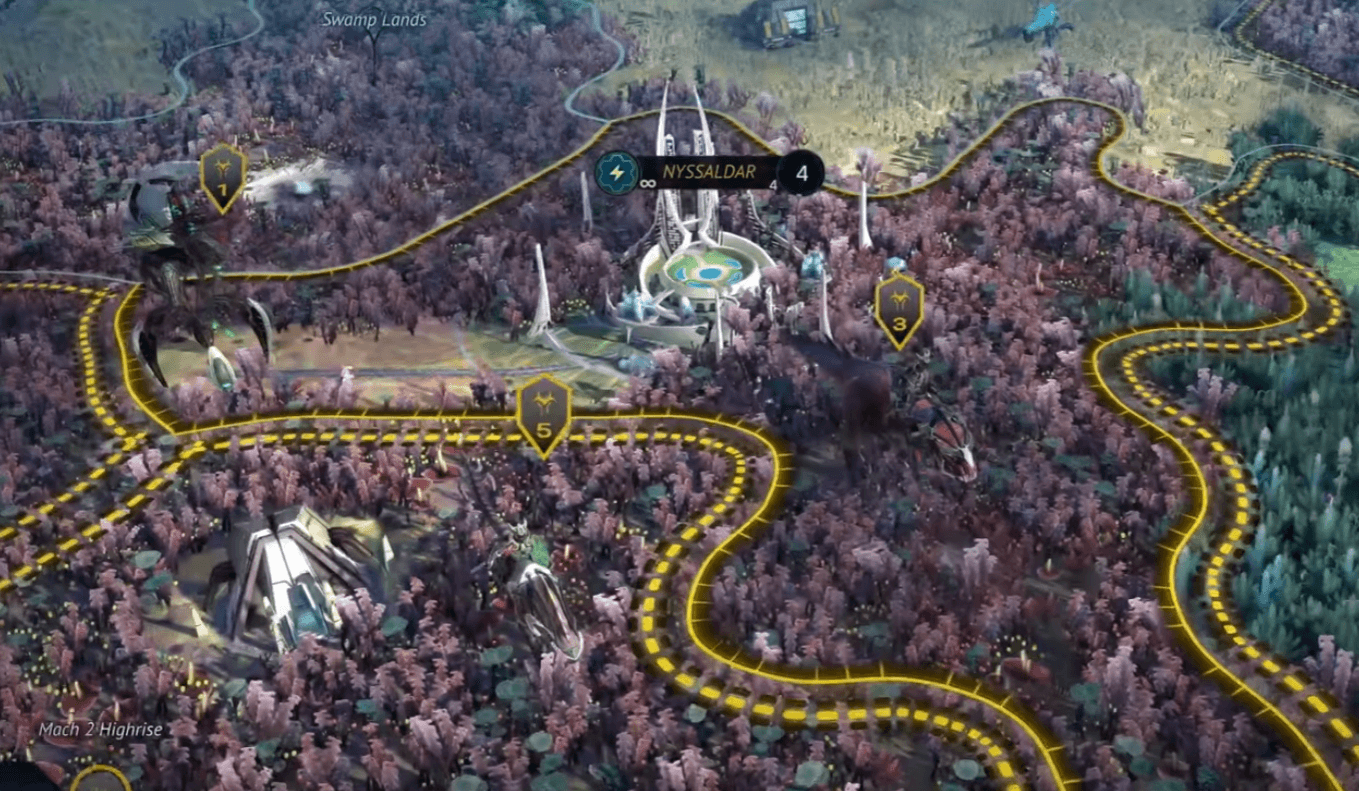This screenshot has width=1359, height=791.
Task: Click the Swamp Lands sector label
Action: pos(372,18)
